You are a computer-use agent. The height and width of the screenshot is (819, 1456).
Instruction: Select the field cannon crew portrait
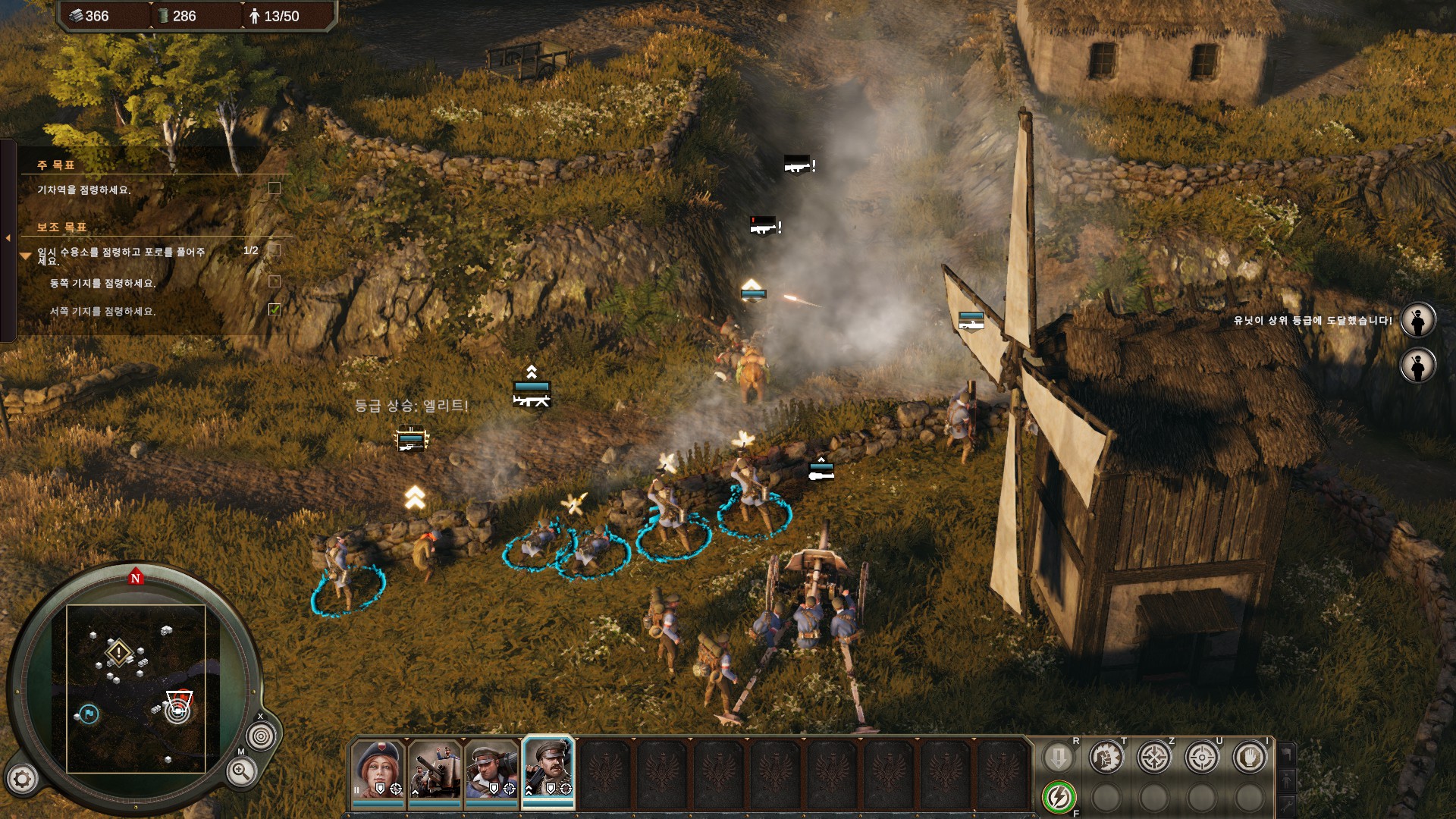coord(435,770)
